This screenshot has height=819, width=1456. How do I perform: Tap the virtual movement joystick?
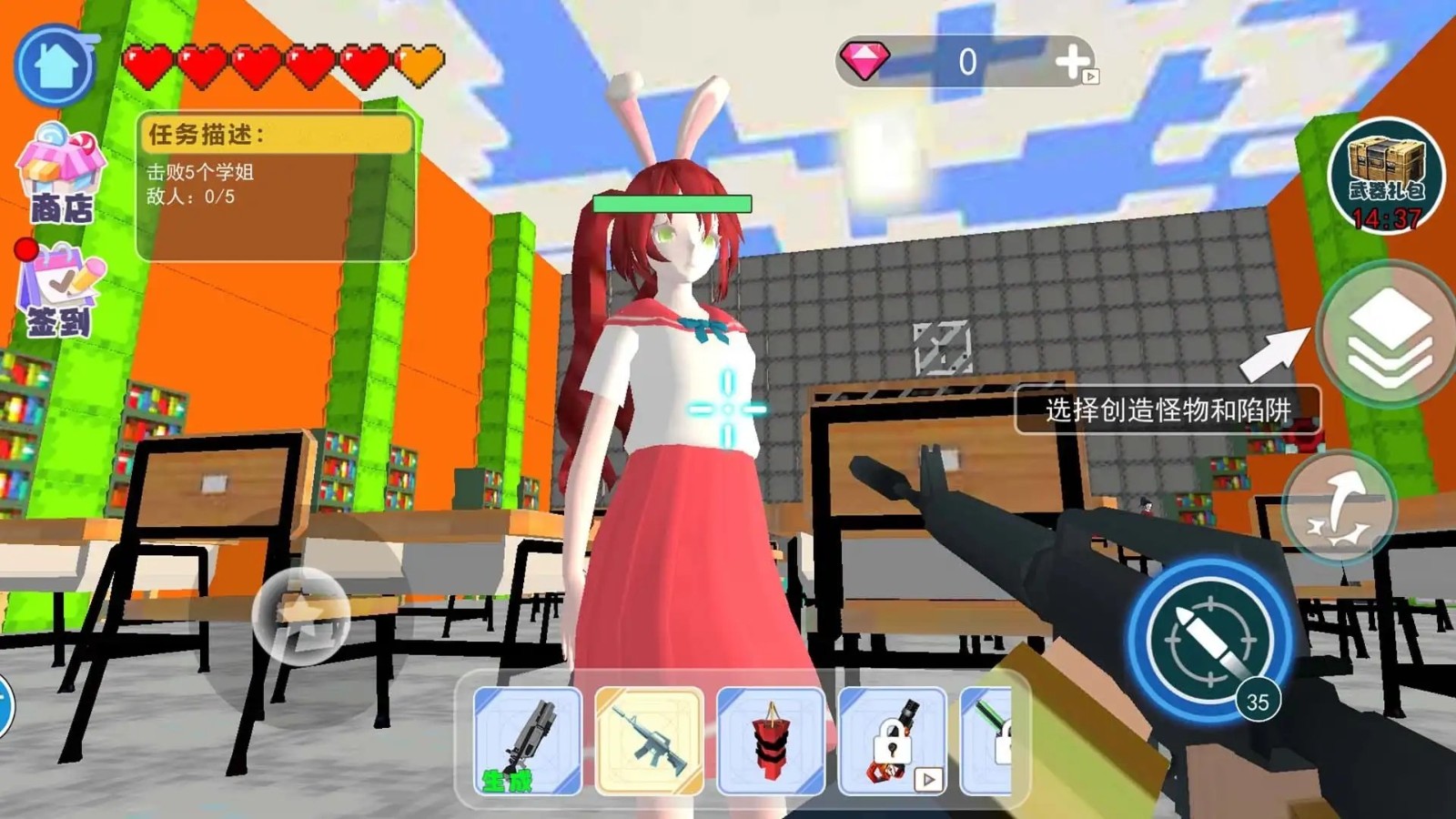pos(300,614)
